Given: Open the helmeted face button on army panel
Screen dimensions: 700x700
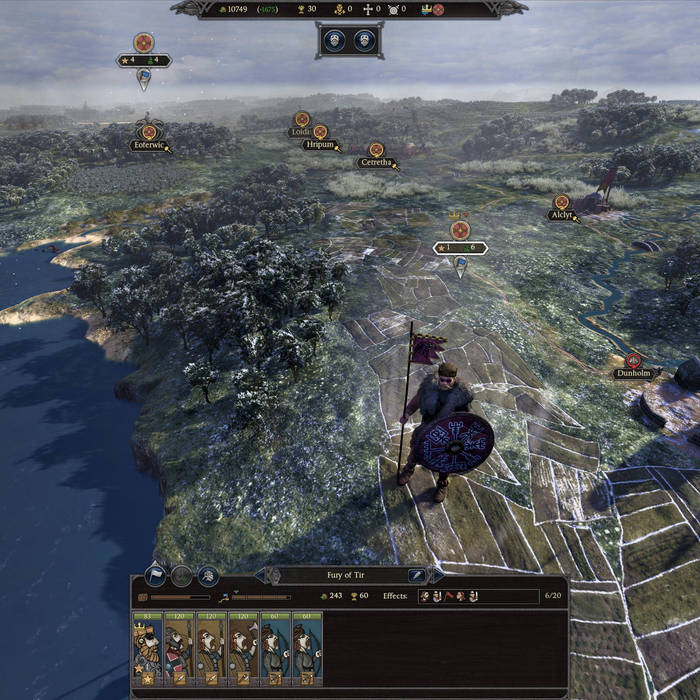Looking at the screenshot, I should coord(208,575).
